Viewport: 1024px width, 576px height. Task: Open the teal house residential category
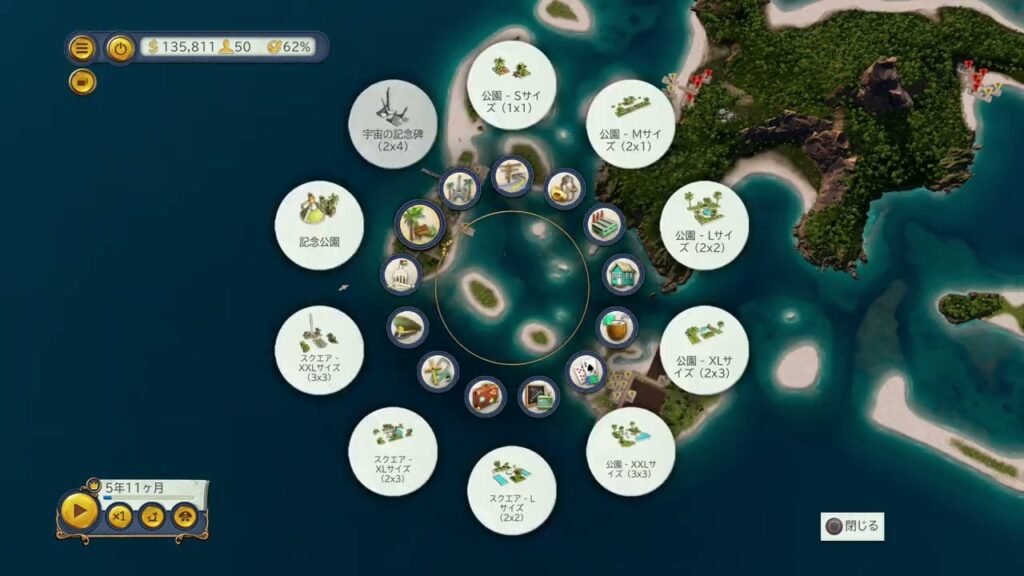622,275
